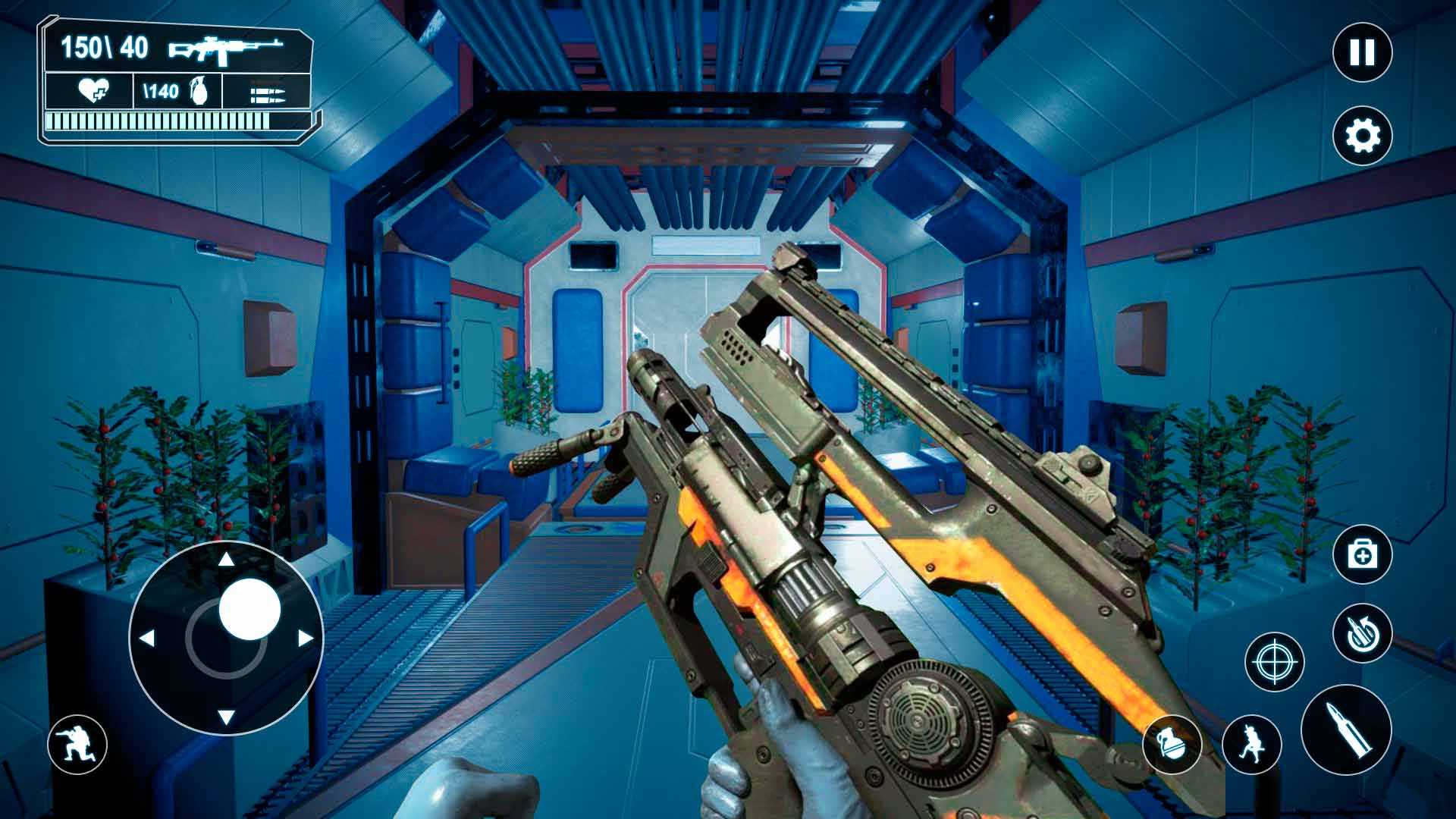Activate the crosshair aim button

1275,662
